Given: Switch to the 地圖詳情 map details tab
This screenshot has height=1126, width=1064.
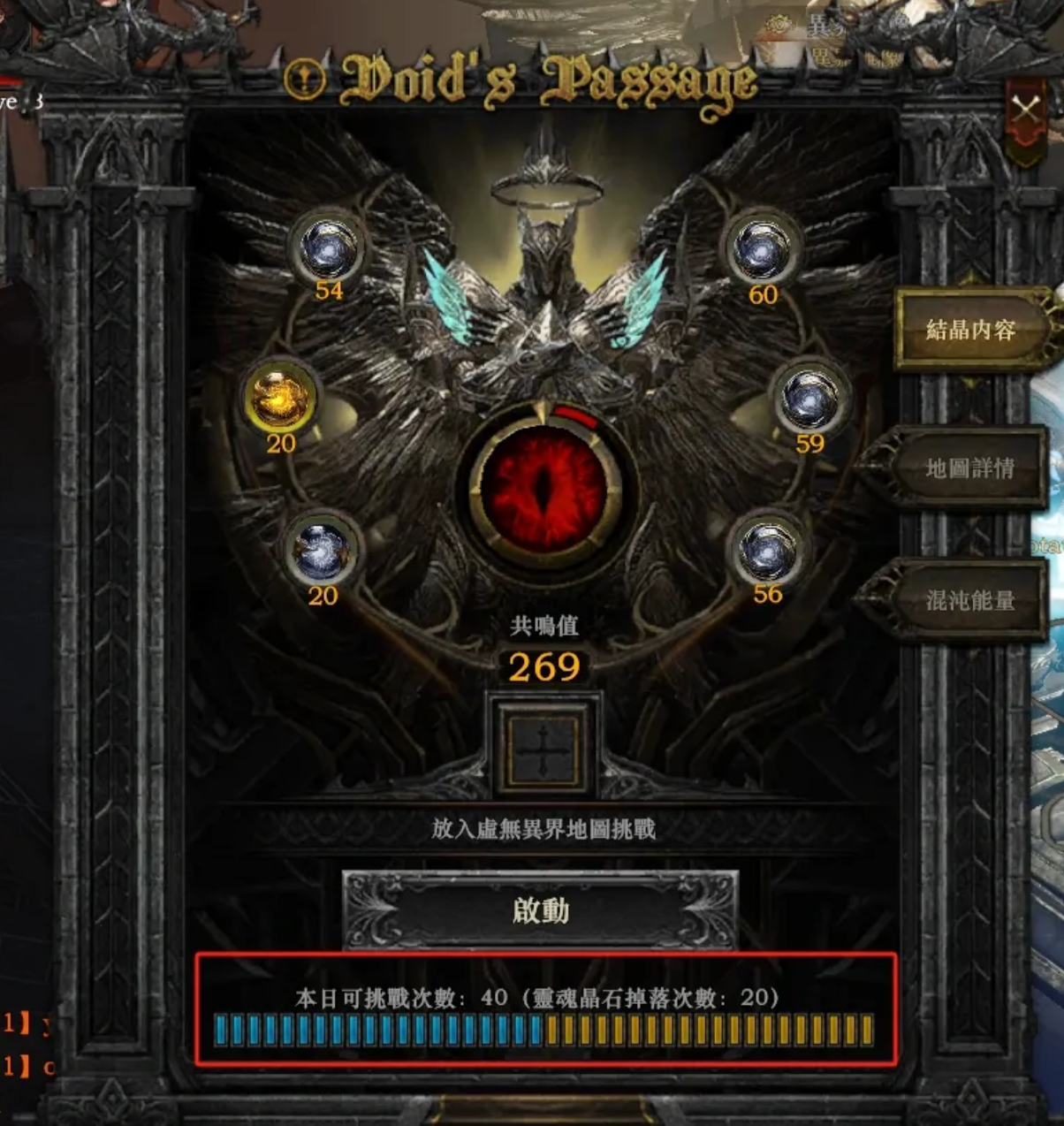Looking at the screenshot, I should point(969,468).
